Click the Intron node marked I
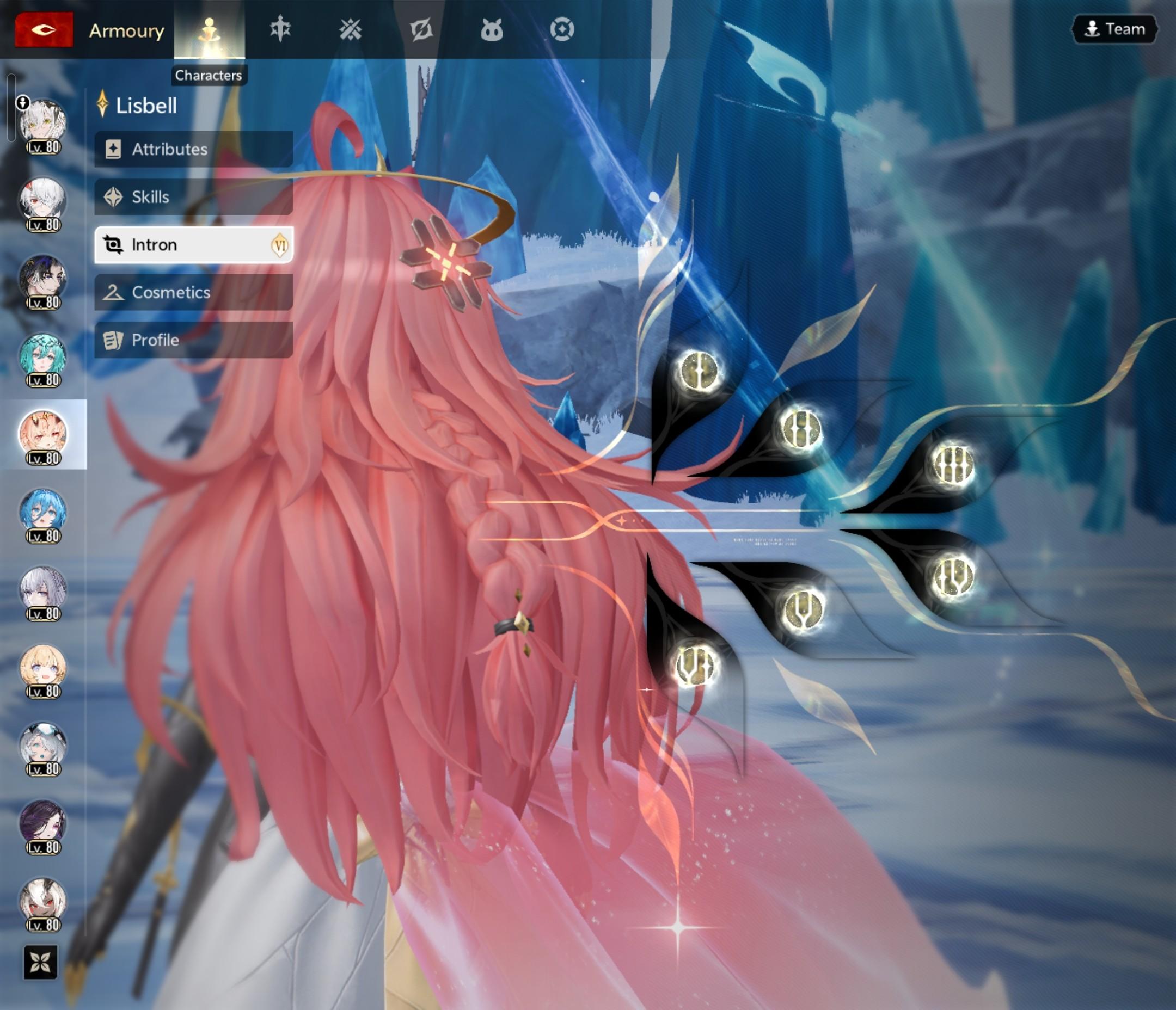Image resolution: width=1176 pixels, height=1010 pixels. click(x=699, y=371)
